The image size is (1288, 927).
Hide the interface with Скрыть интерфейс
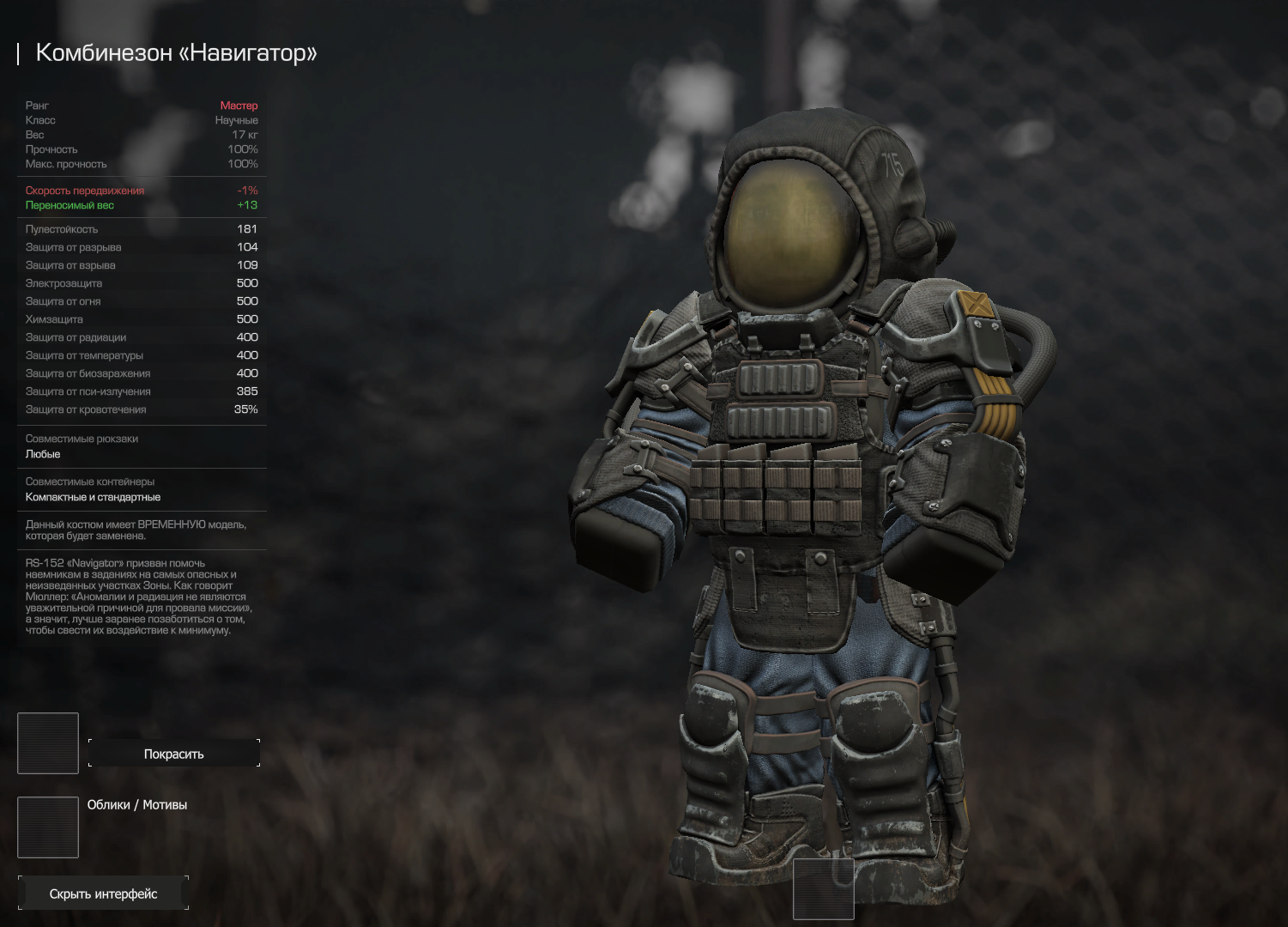pyautogui.click(x=103, y=894)
